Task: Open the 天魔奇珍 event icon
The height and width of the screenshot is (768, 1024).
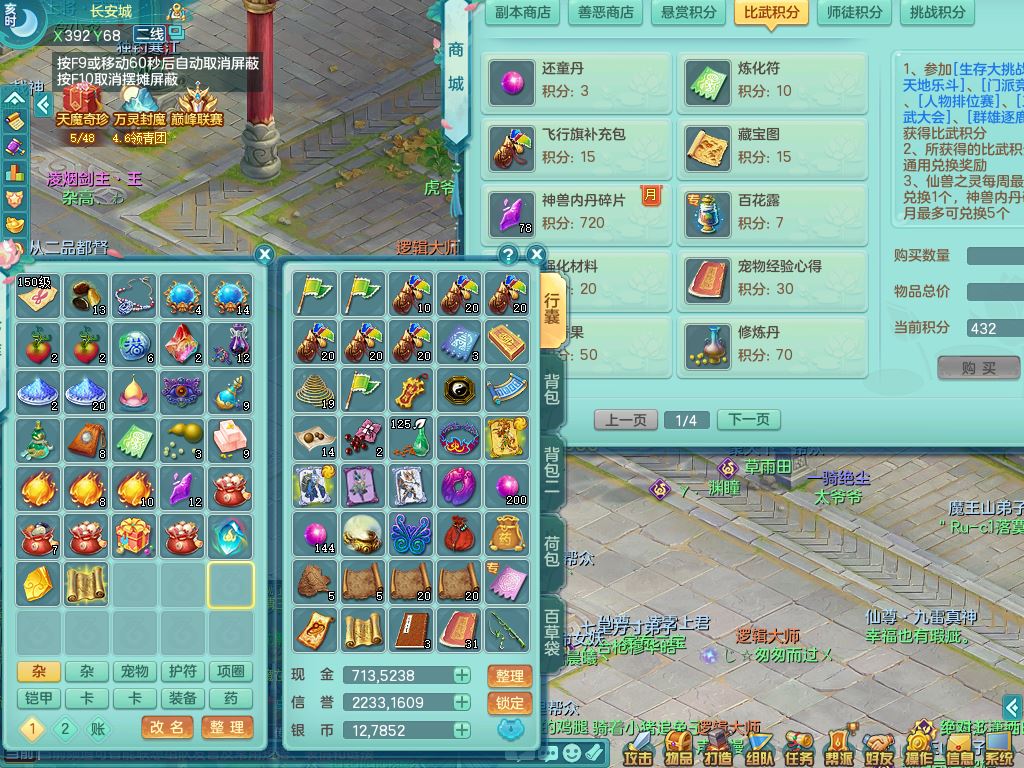Action: click(x=82, y=105)
